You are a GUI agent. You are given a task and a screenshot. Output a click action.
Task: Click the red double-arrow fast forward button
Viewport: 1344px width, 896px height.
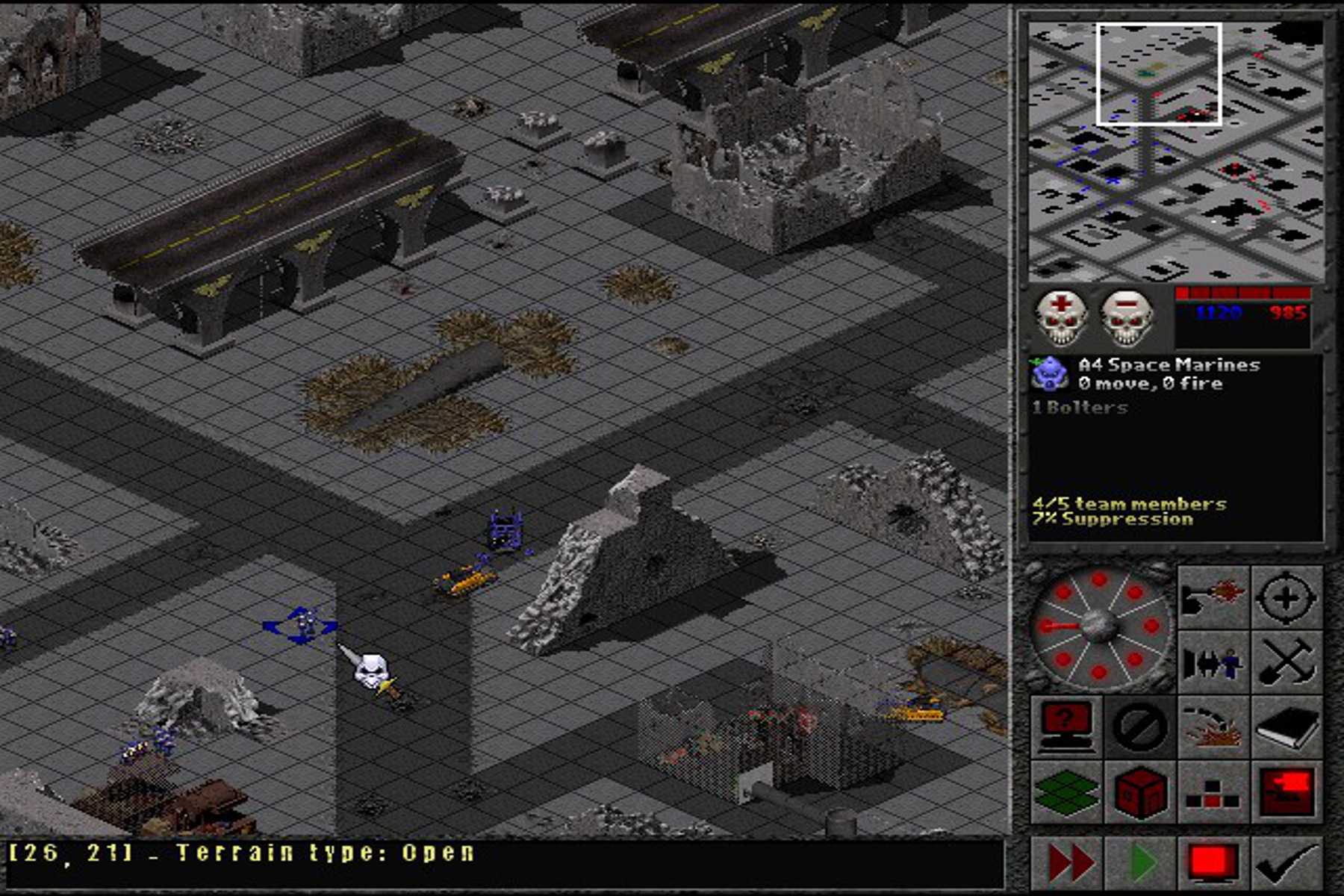point(1068,863)
